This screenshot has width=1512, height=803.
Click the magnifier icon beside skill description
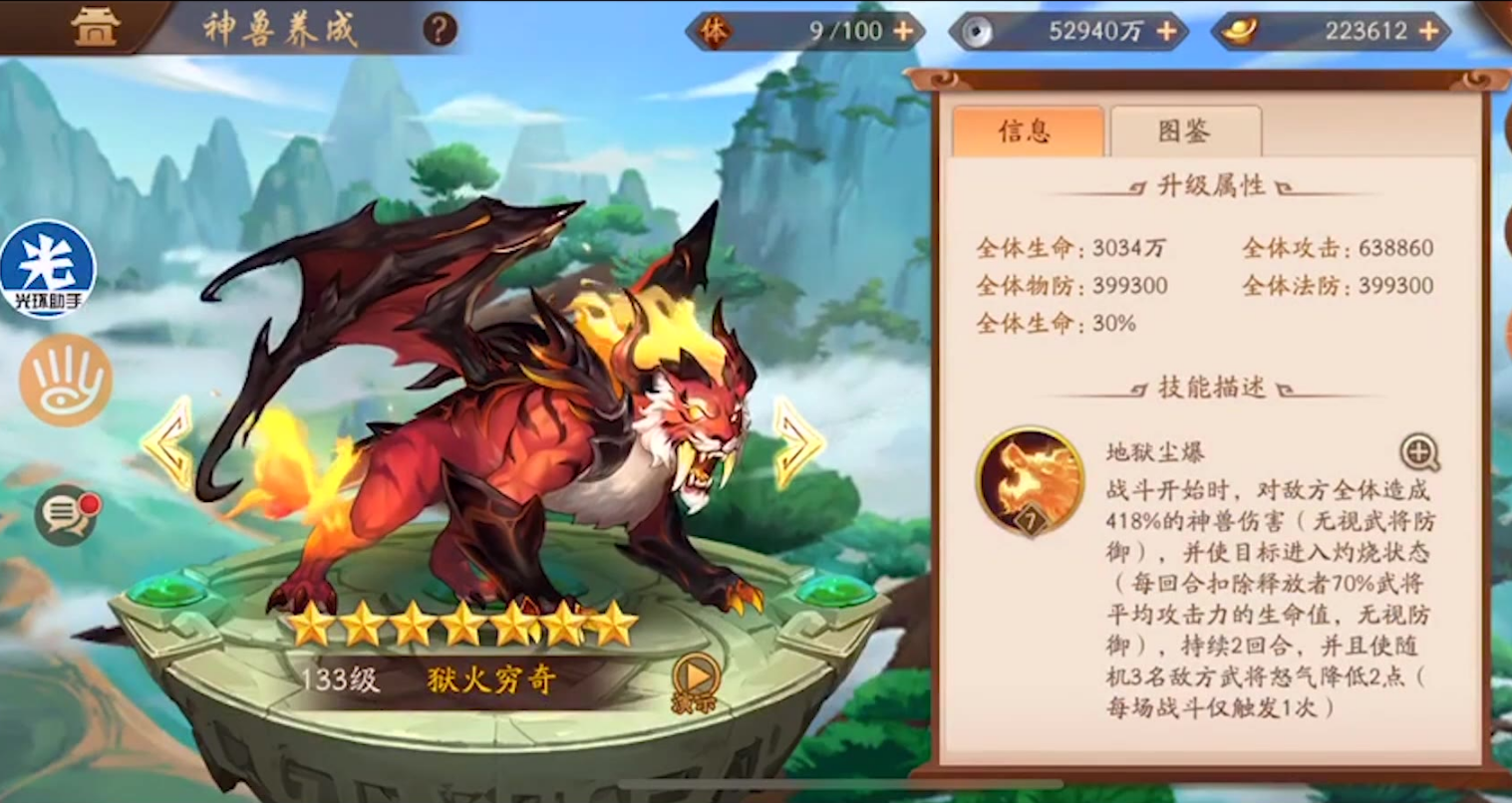pyautogui.click(x=1419, y=452)
